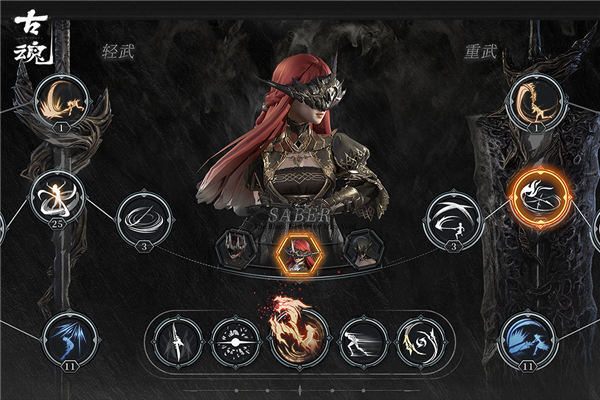Image resolution: width=600 pixels, height=400 pixels.
Task: Select the red-haired masked character portrait
Action: (x=298, y=253)
